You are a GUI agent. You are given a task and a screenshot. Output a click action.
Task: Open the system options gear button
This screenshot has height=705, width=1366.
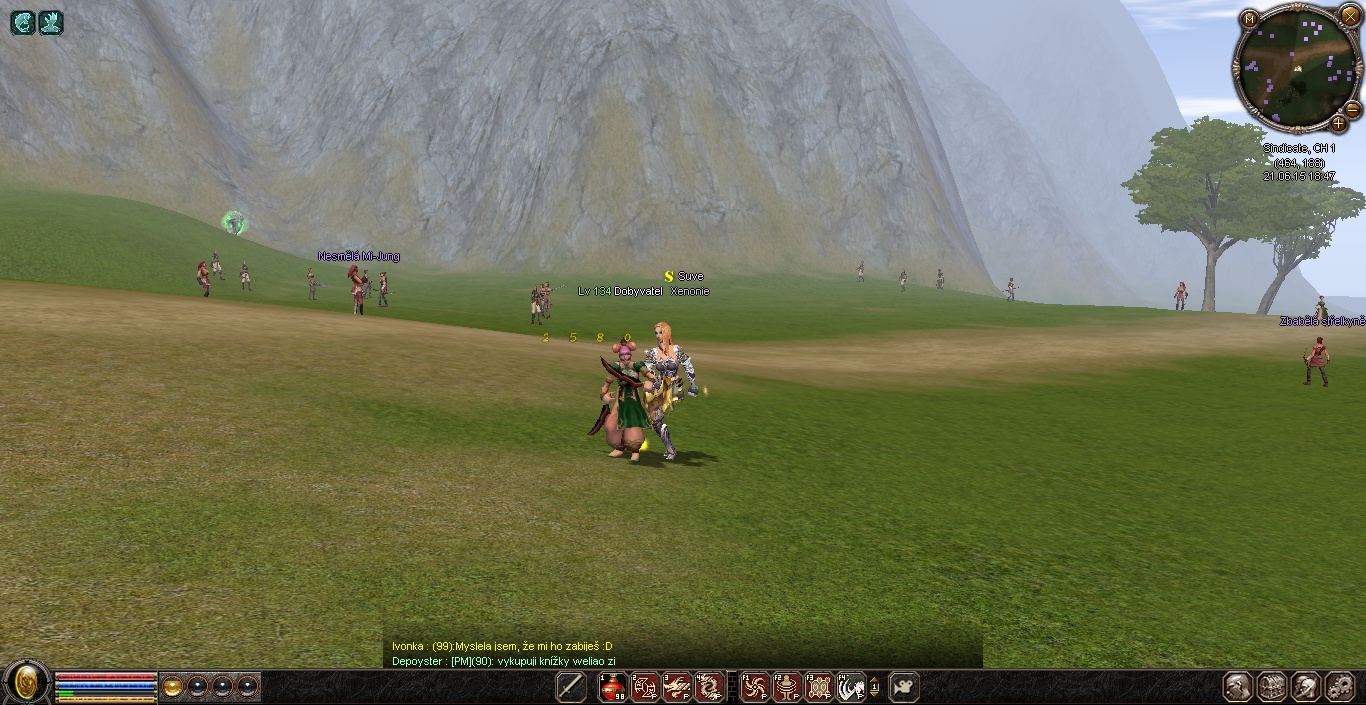pyautogui.click(x=1339, y=687)
